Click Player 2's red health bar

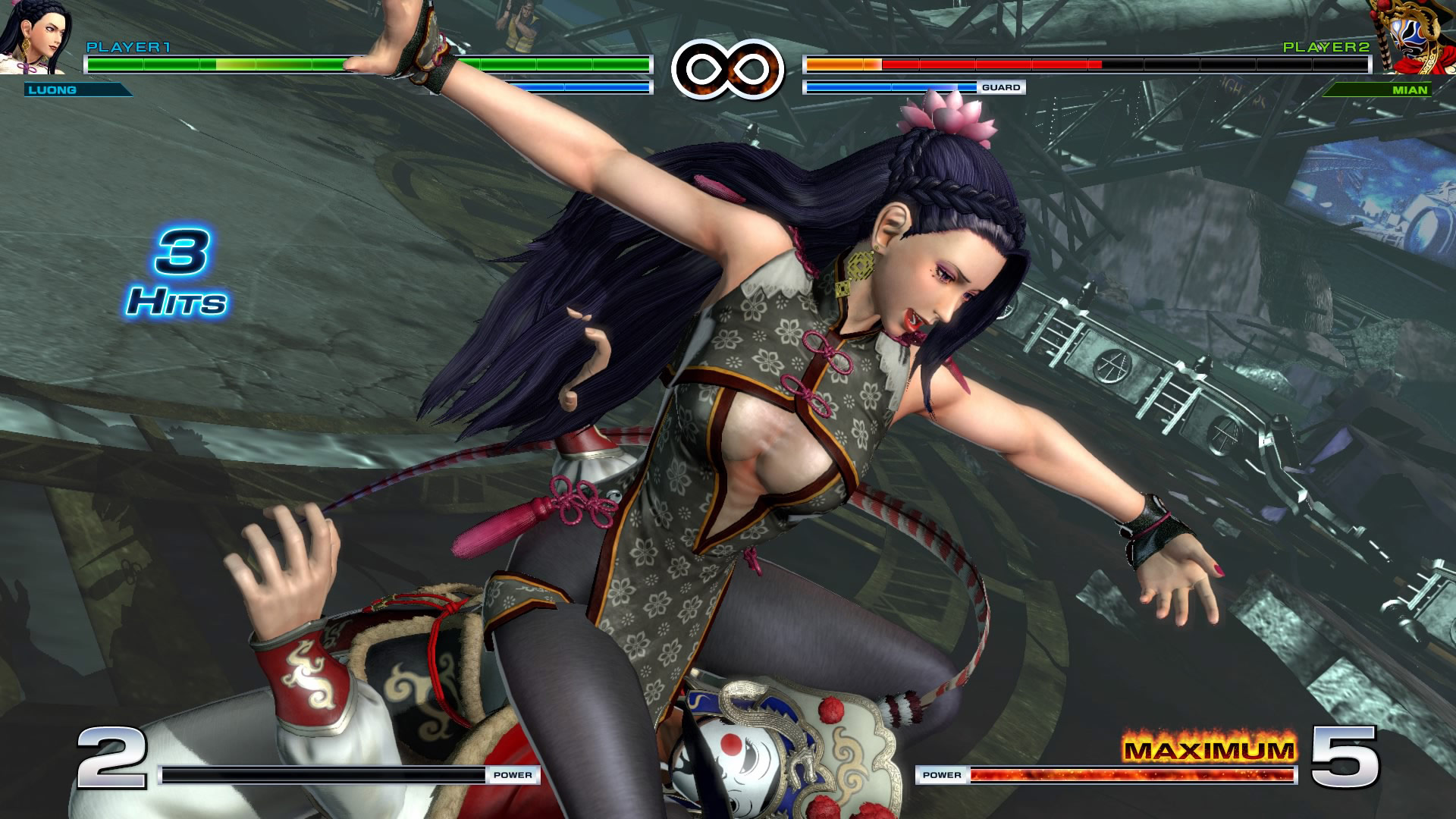[971, 64]
